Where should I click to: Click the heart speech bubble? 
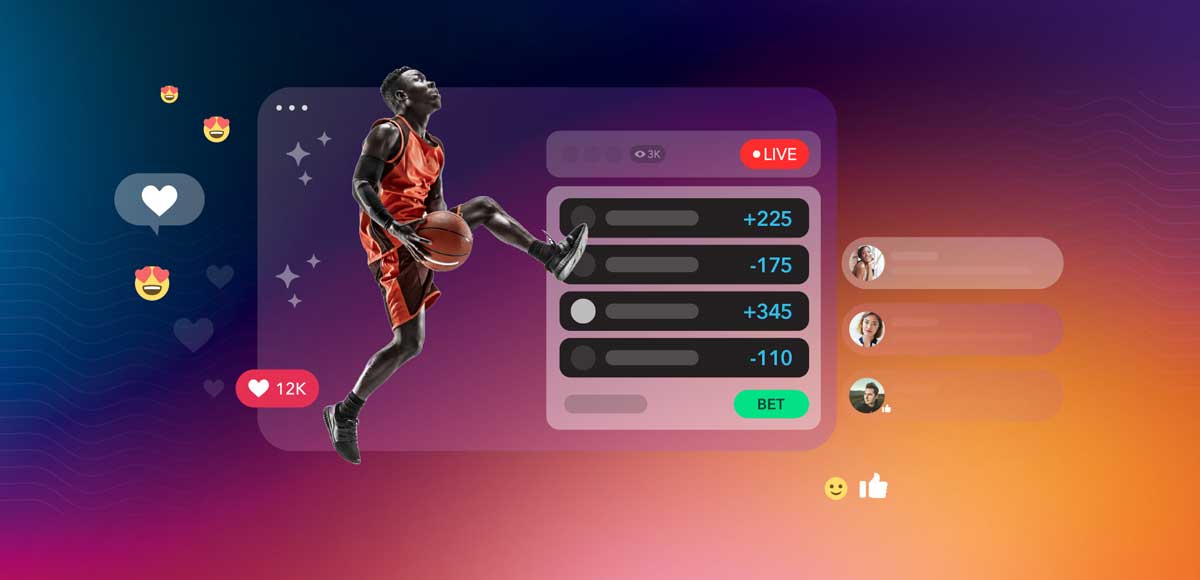point(159,201)
